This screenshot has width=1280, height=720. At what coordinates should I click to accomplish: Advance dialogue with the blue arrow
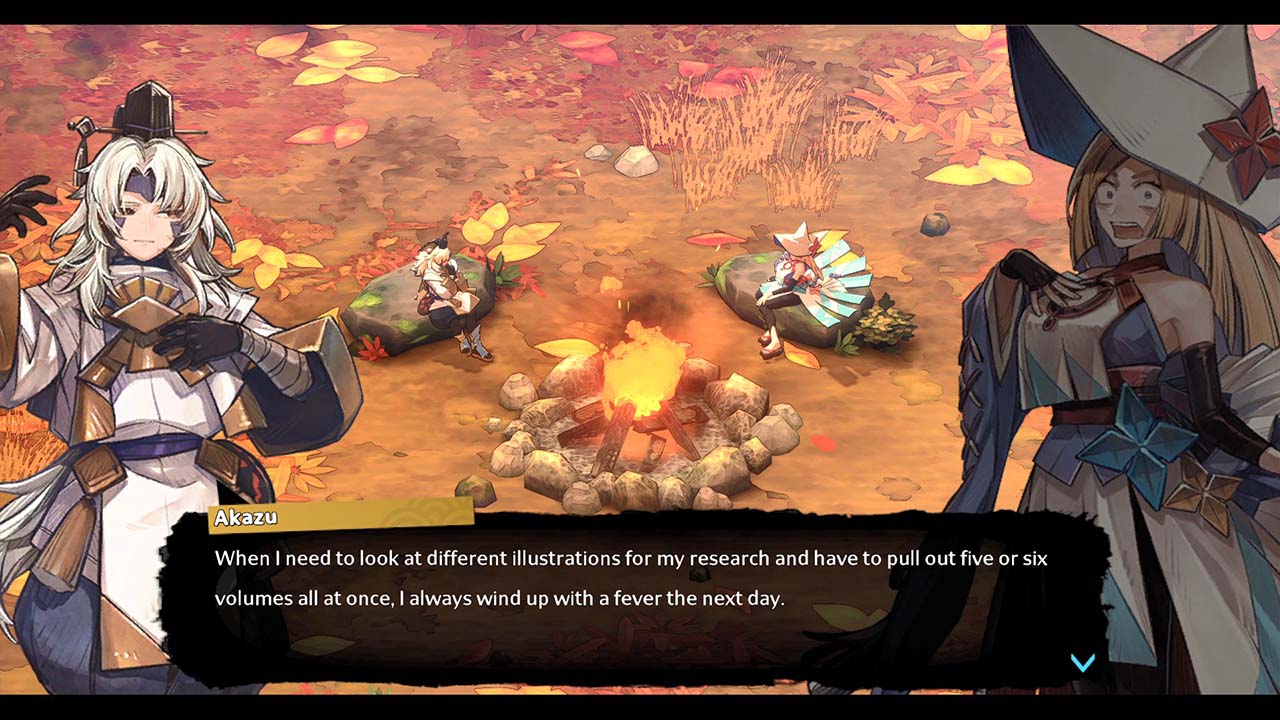[1083, 662]
